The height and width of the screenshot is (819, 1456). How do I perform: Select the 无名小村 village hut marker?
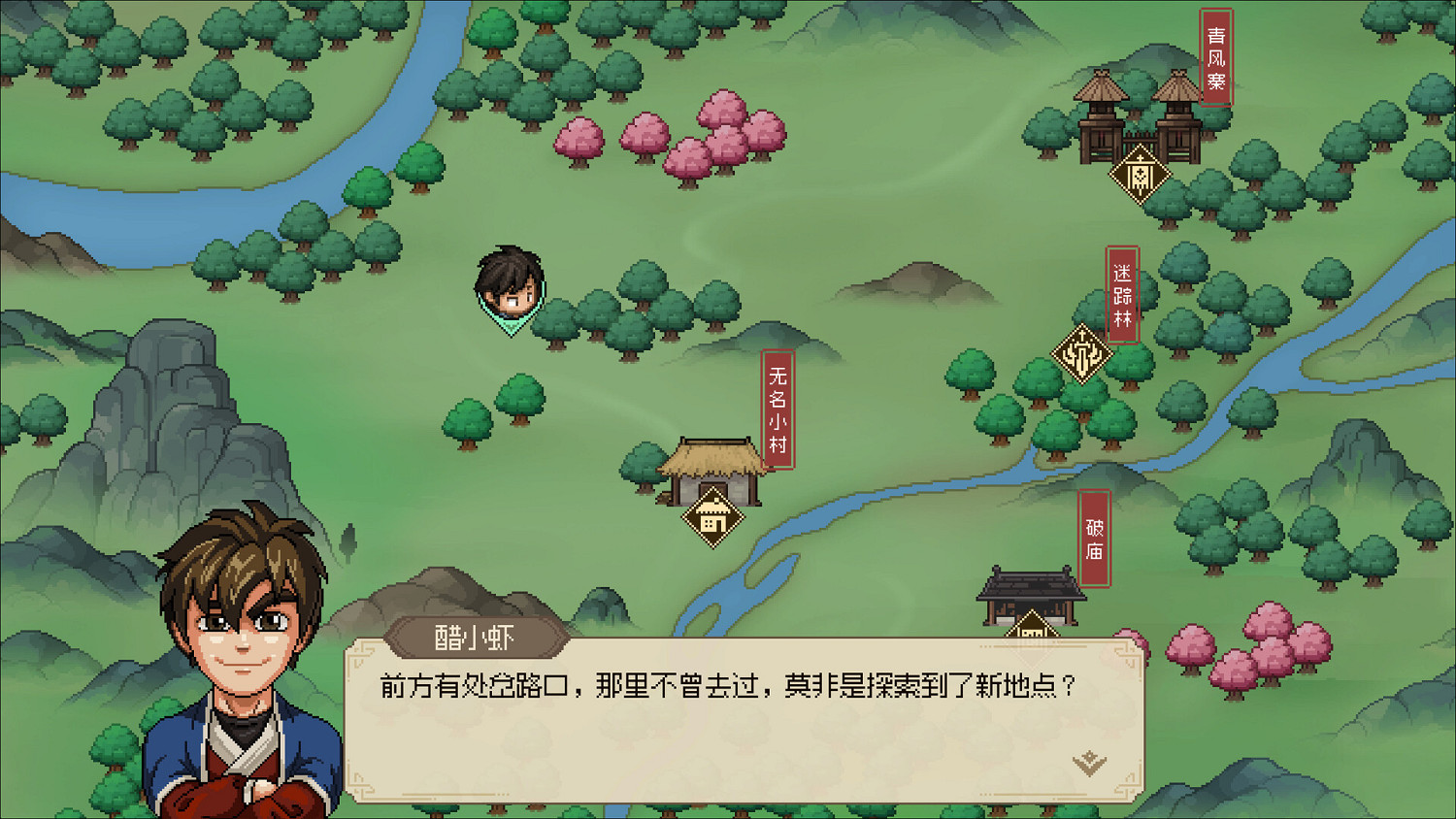(712, 517)
